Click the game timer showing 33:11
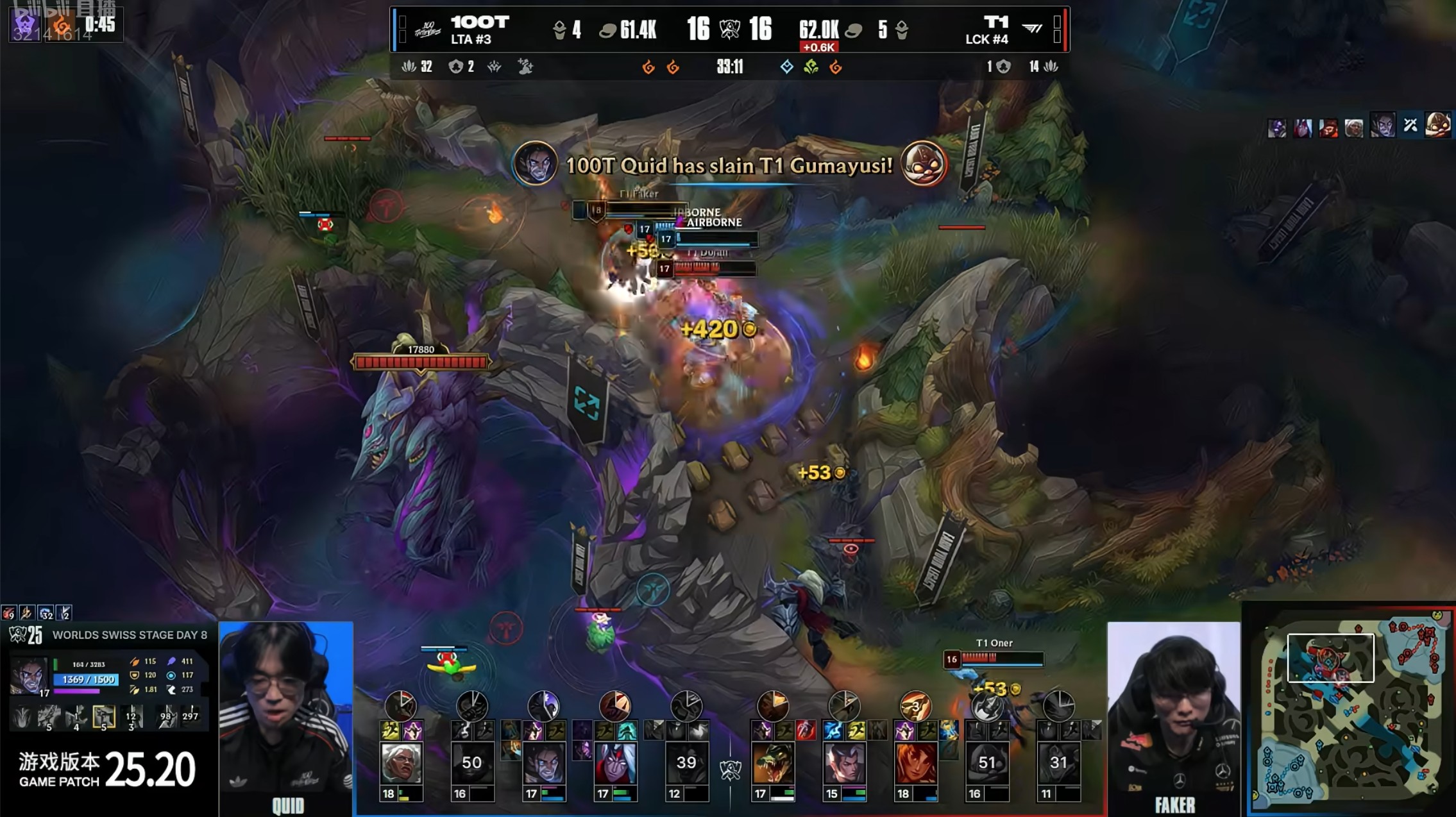Image resolution: width=1456 pixels, height=817 pixels. (x=730, y=67)
